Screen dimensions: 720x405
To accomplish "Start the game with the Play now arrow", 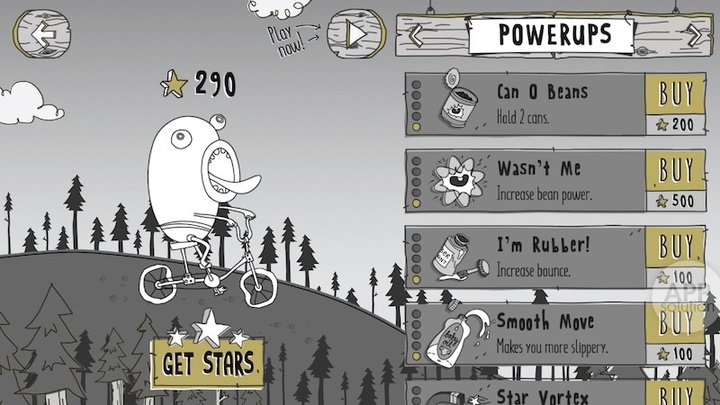I will point(356,33).
